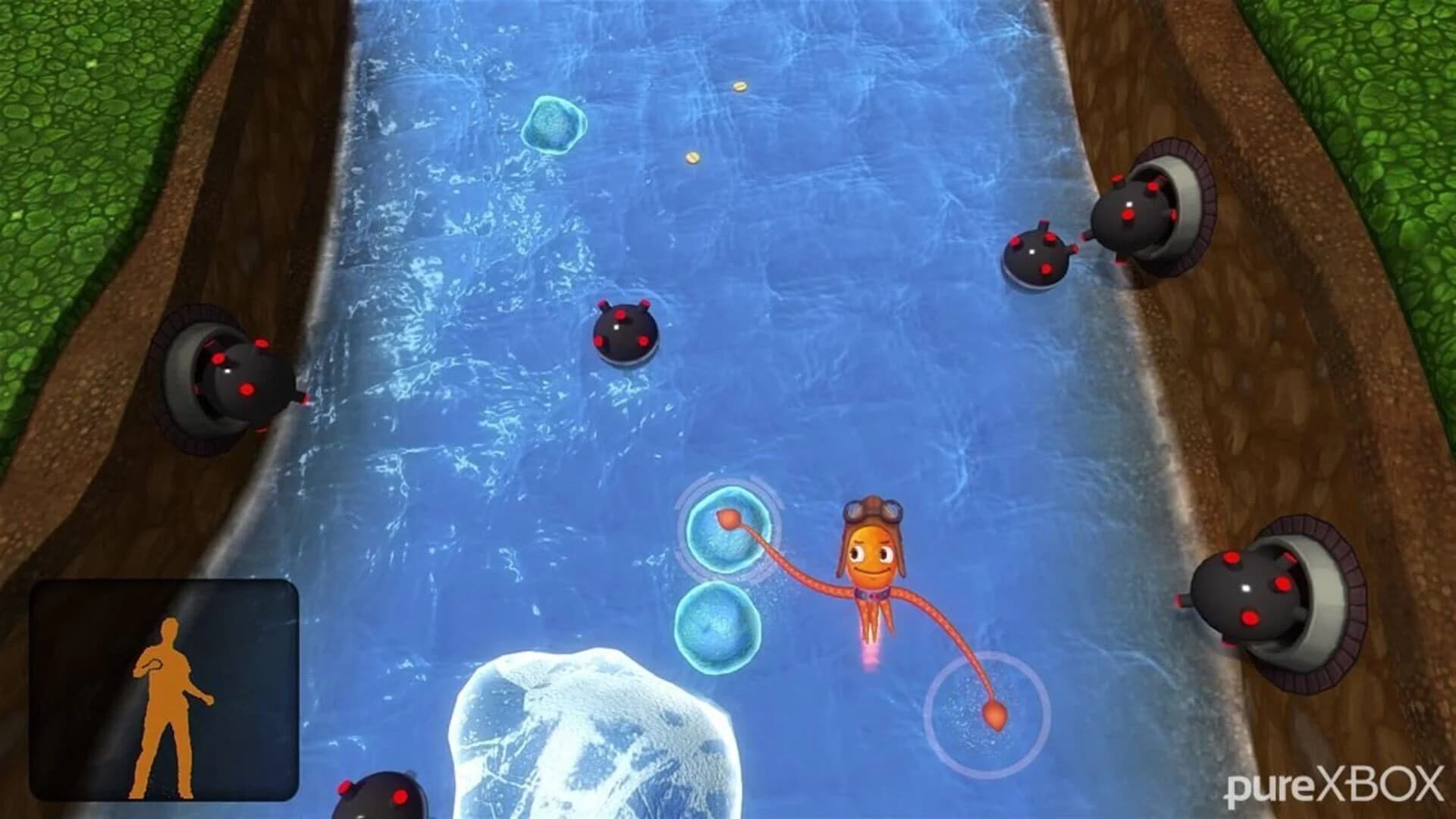1456x819 pixels.
Task: Click the blue water current stream
Action: [x=470, y=303]
